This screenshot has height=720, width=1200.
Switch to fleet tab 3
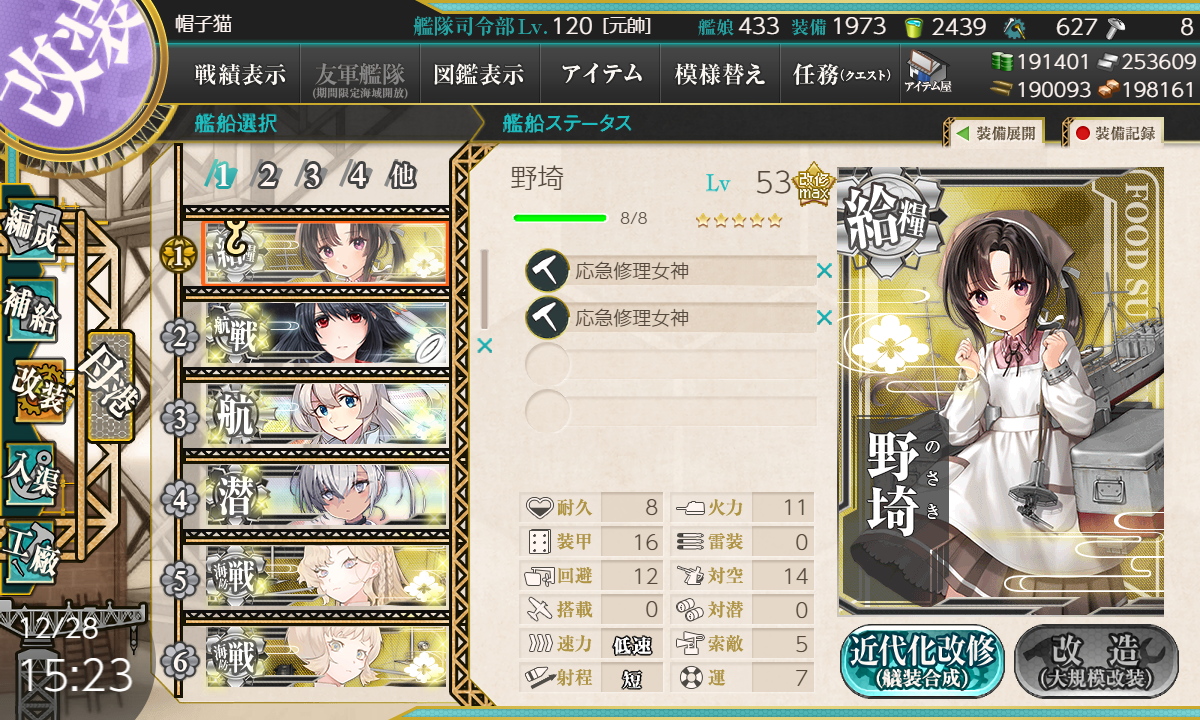(311, 176)
